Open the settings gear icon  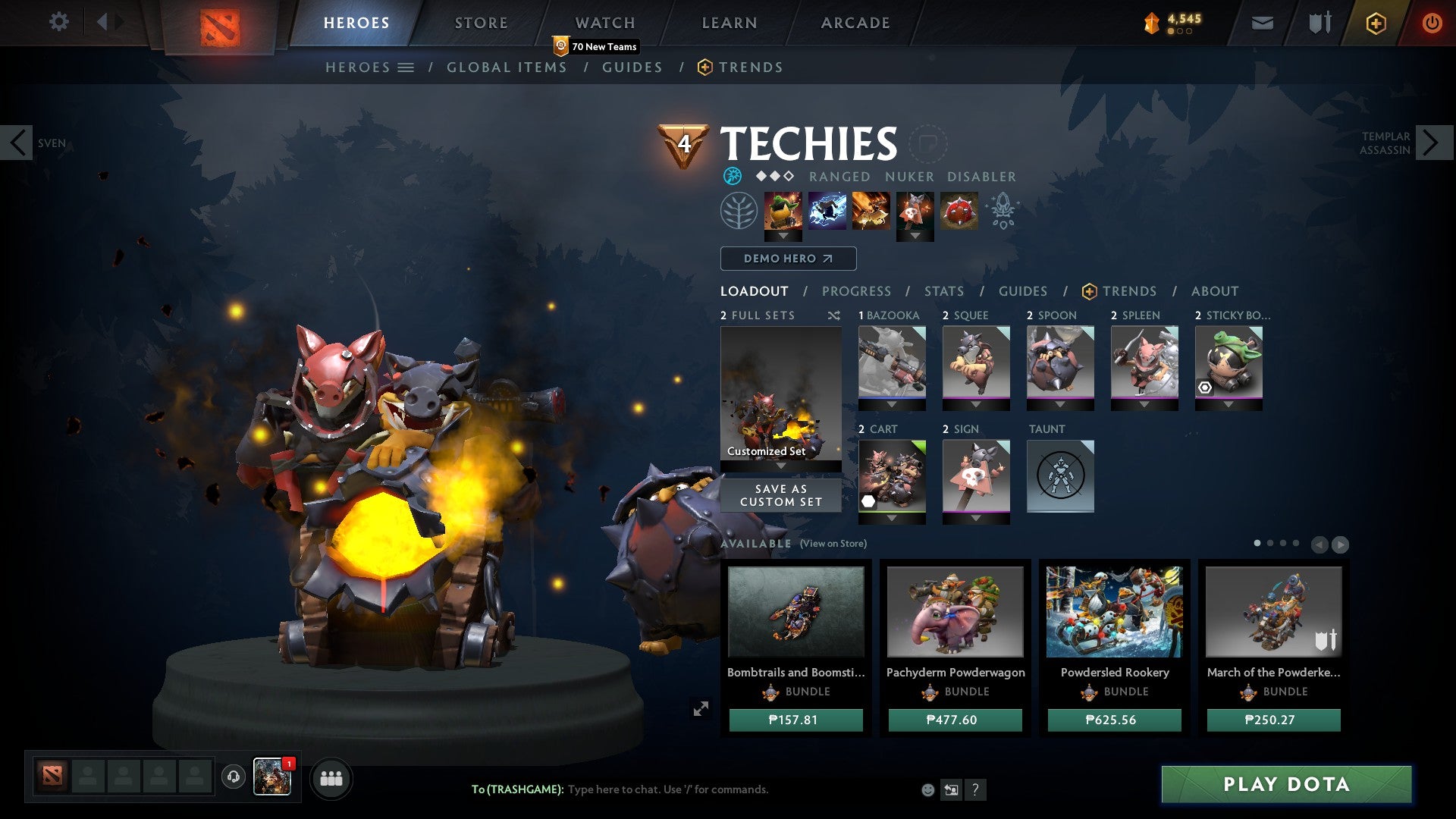point(58,21)
